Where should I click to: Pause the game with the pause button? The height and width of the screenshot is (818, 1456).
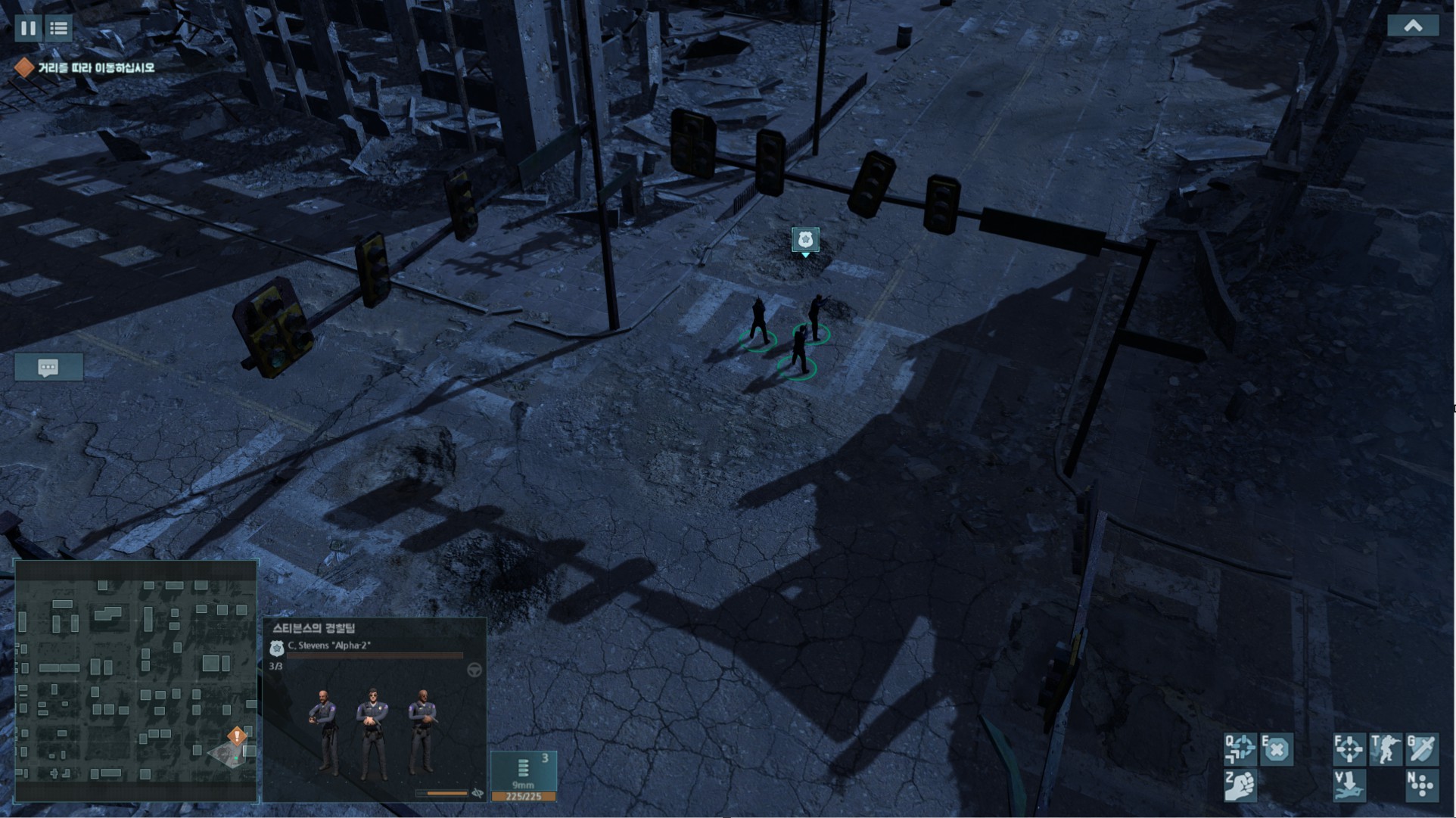pos(28,29)
